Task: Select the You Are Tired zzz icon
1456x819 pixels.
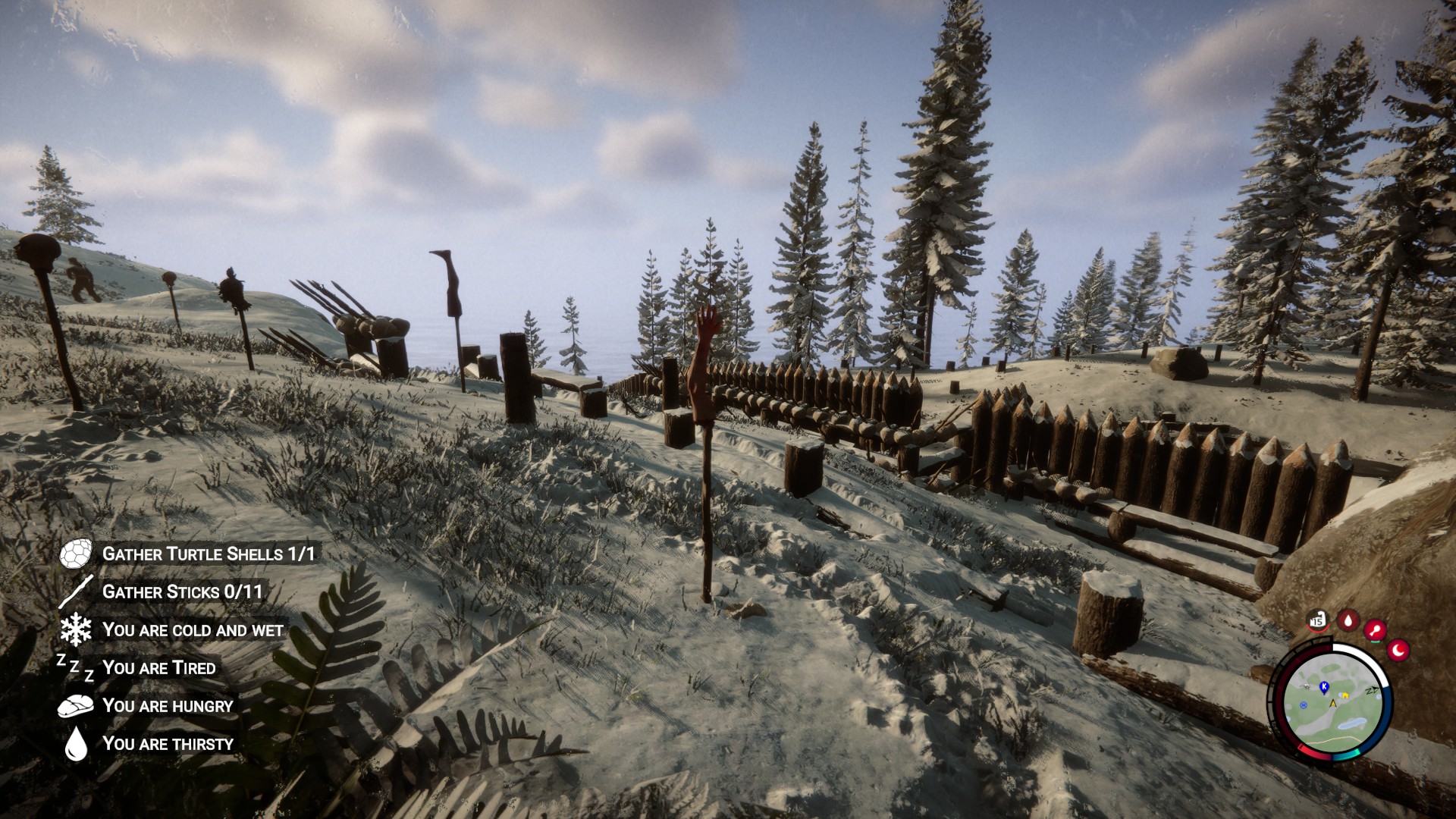Action: tap(76, 668)
